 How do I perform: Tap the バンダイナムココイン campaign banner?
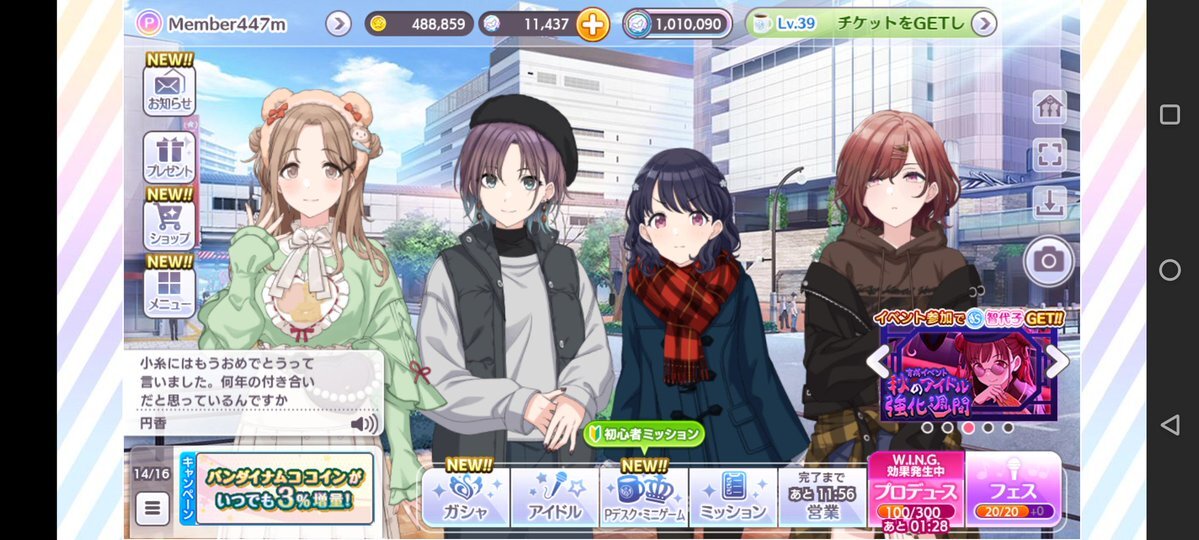(284, 488)
